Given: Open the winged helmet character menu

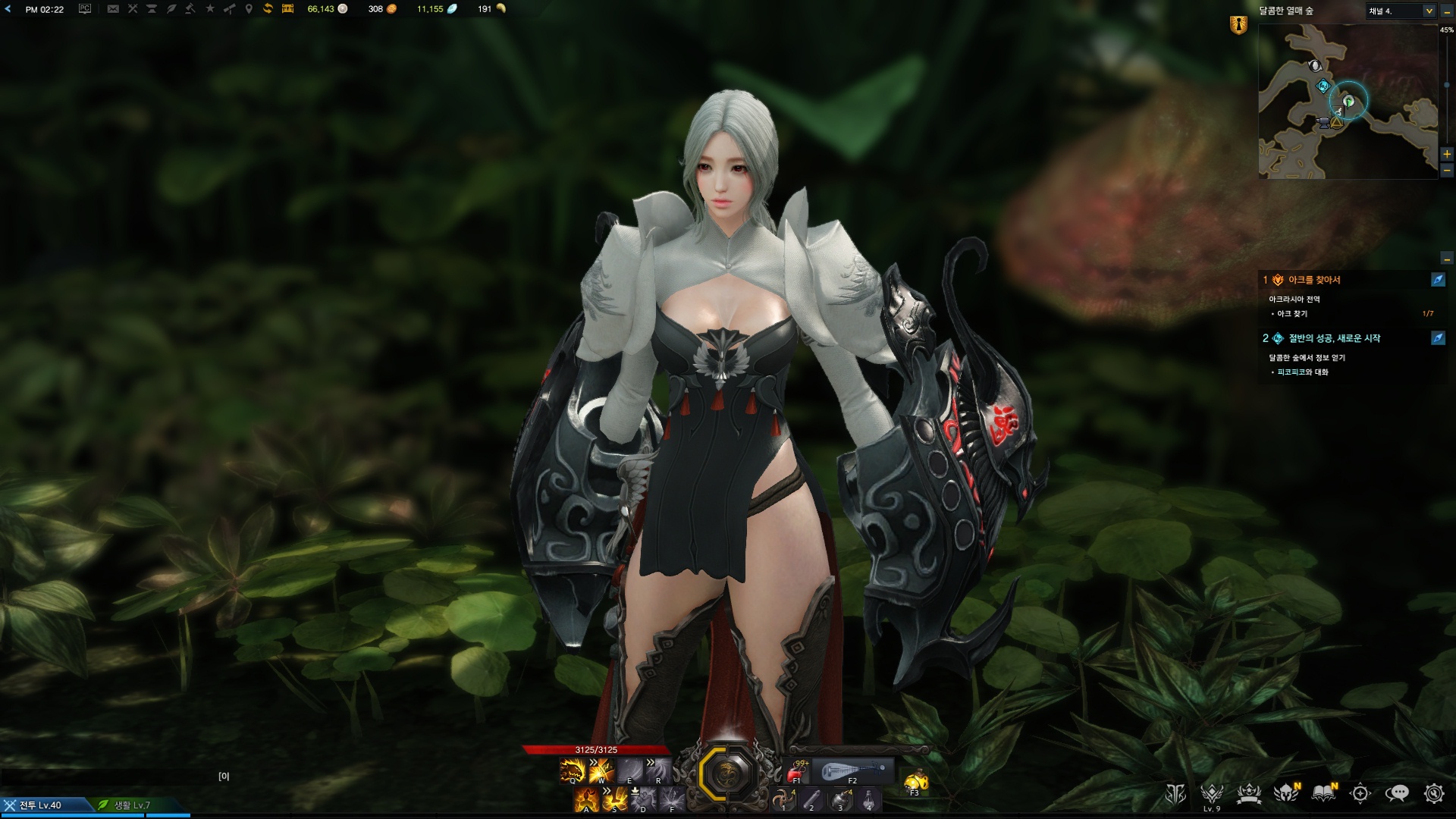Looking at the screenshot, I should pyautogui.click(x=1285, y=793).
